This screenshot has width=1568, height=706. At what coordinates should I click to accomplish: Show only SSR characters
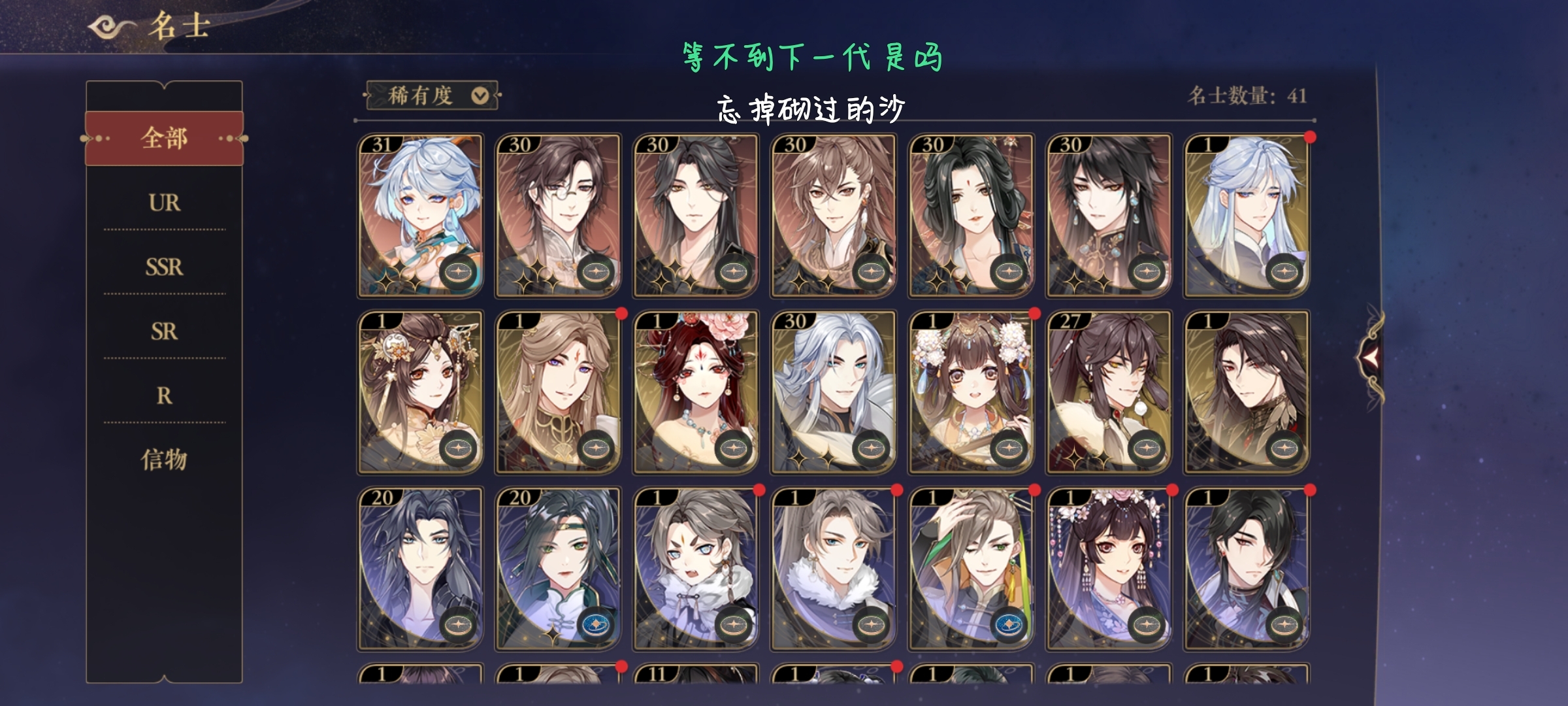click(x=164, y=267)
